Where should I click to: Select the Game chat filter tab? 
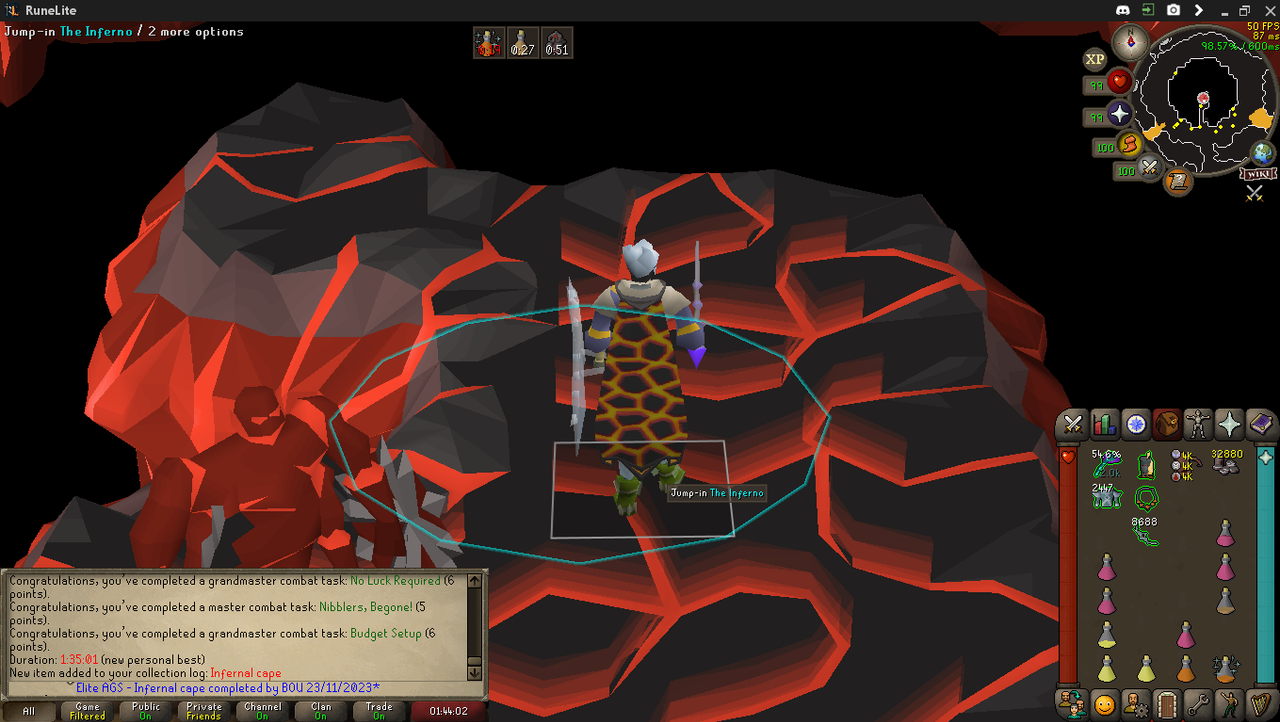87,711
